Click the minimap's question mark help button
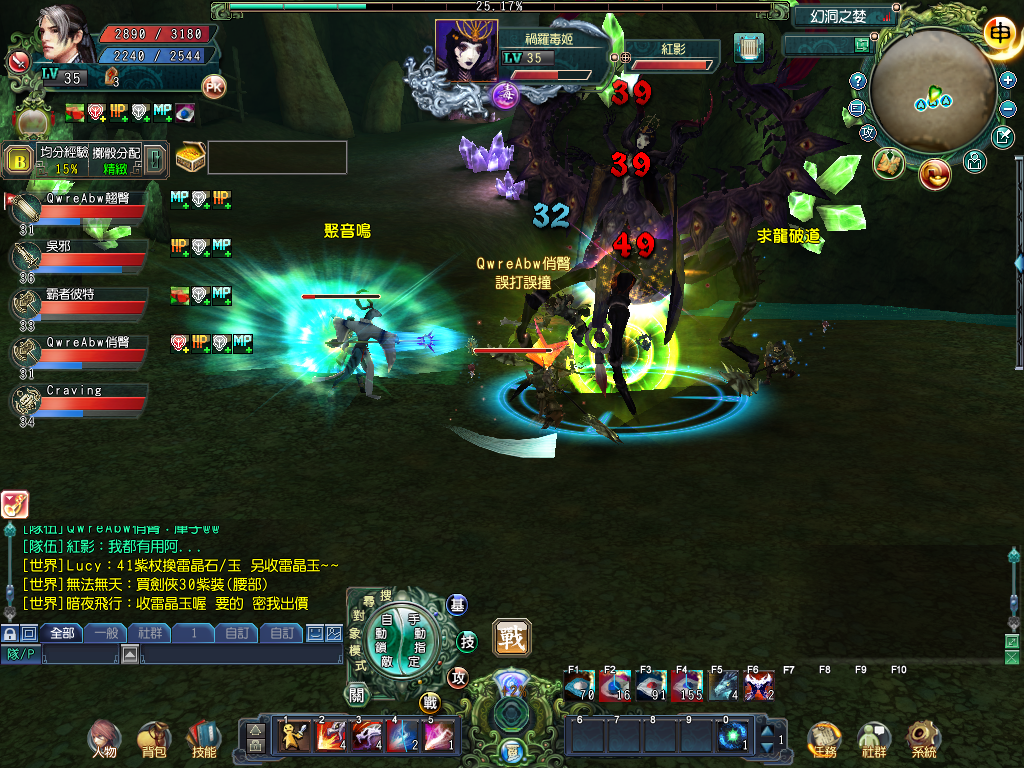This screenshot has height=768, width=1024. pyautogui.click(x=858, y=81)
